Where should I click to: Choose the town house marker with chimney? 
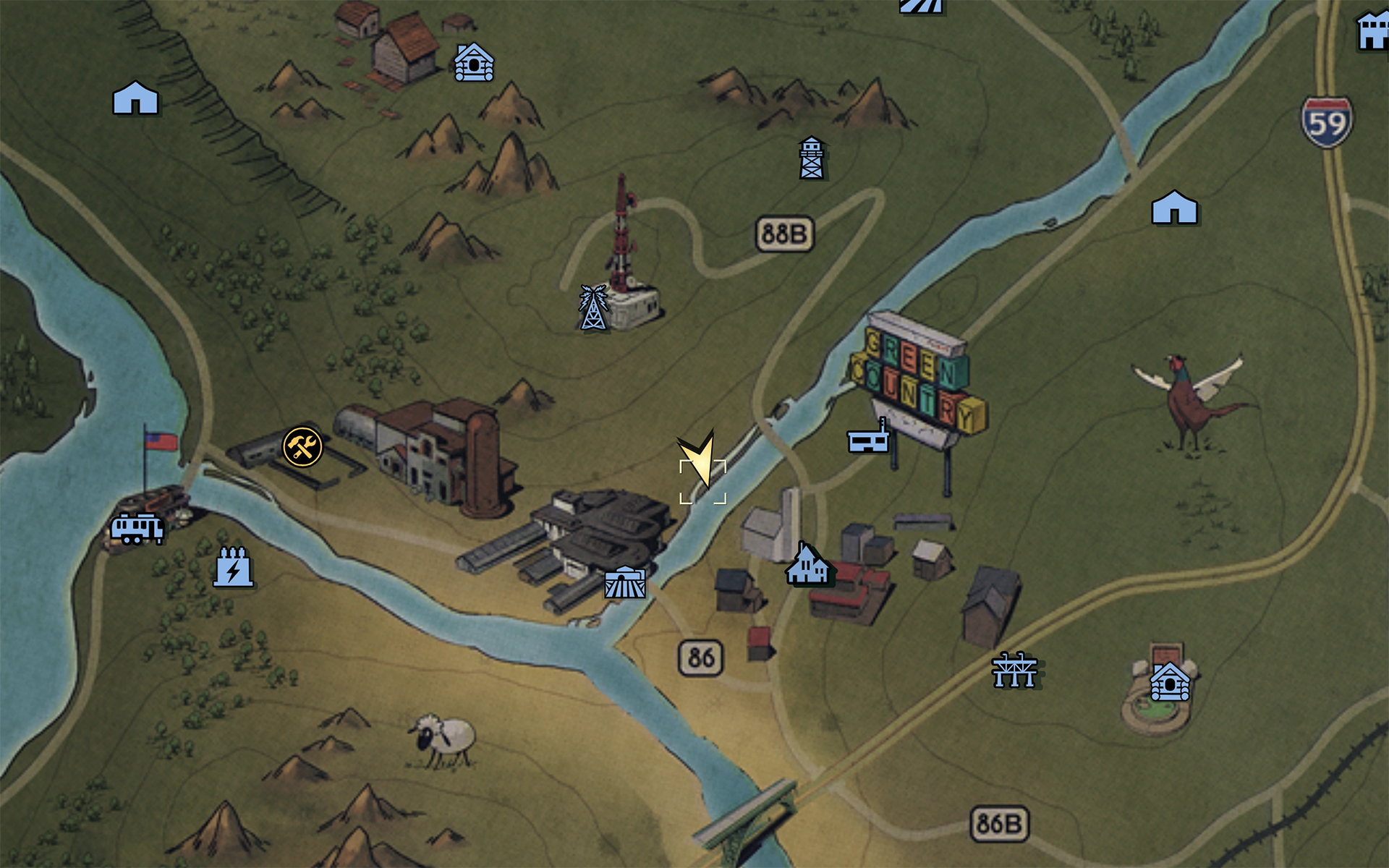(x=808, y=564)
